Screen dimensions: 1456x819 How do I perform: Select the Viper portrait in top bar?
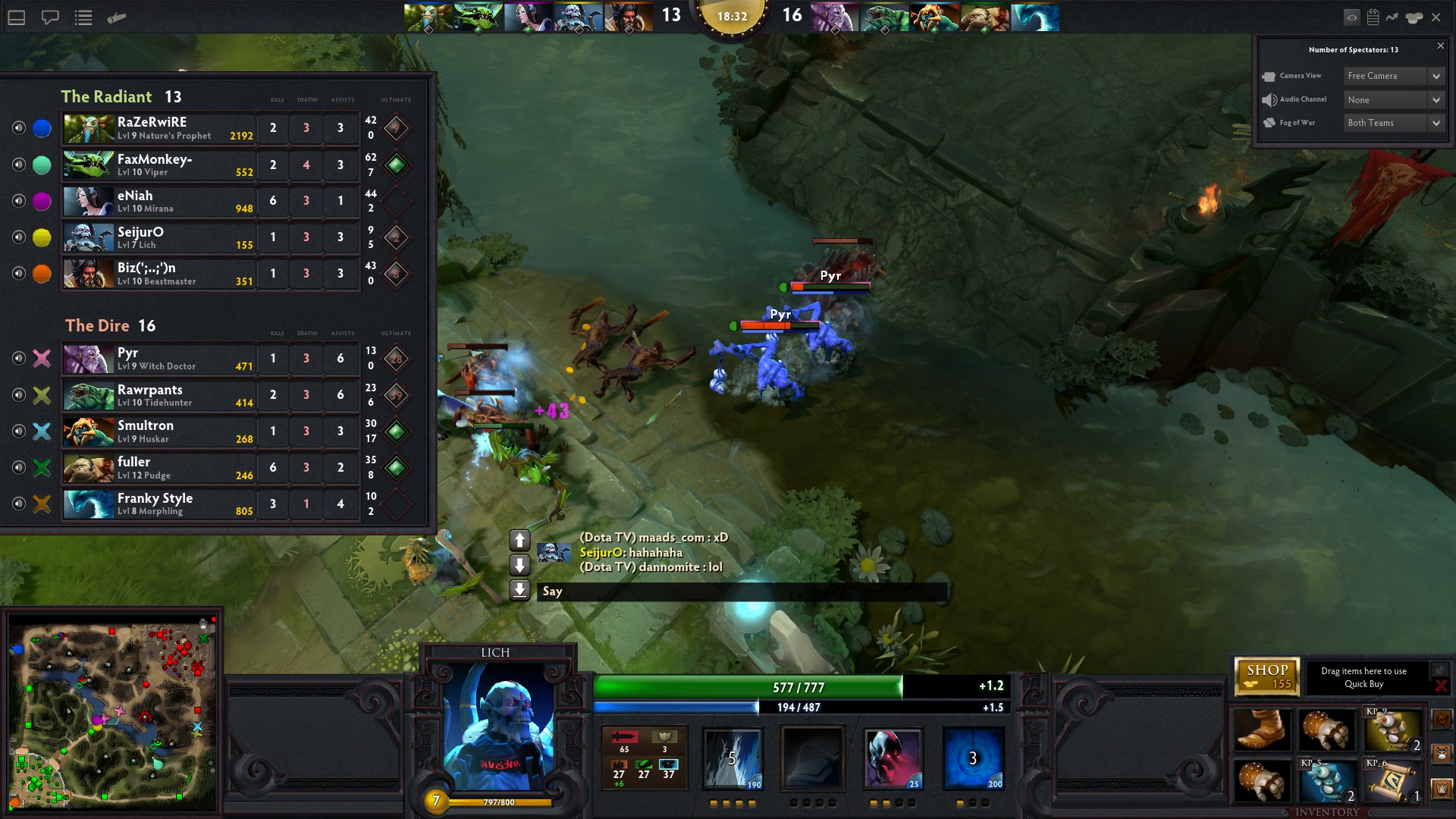[478, 17]
